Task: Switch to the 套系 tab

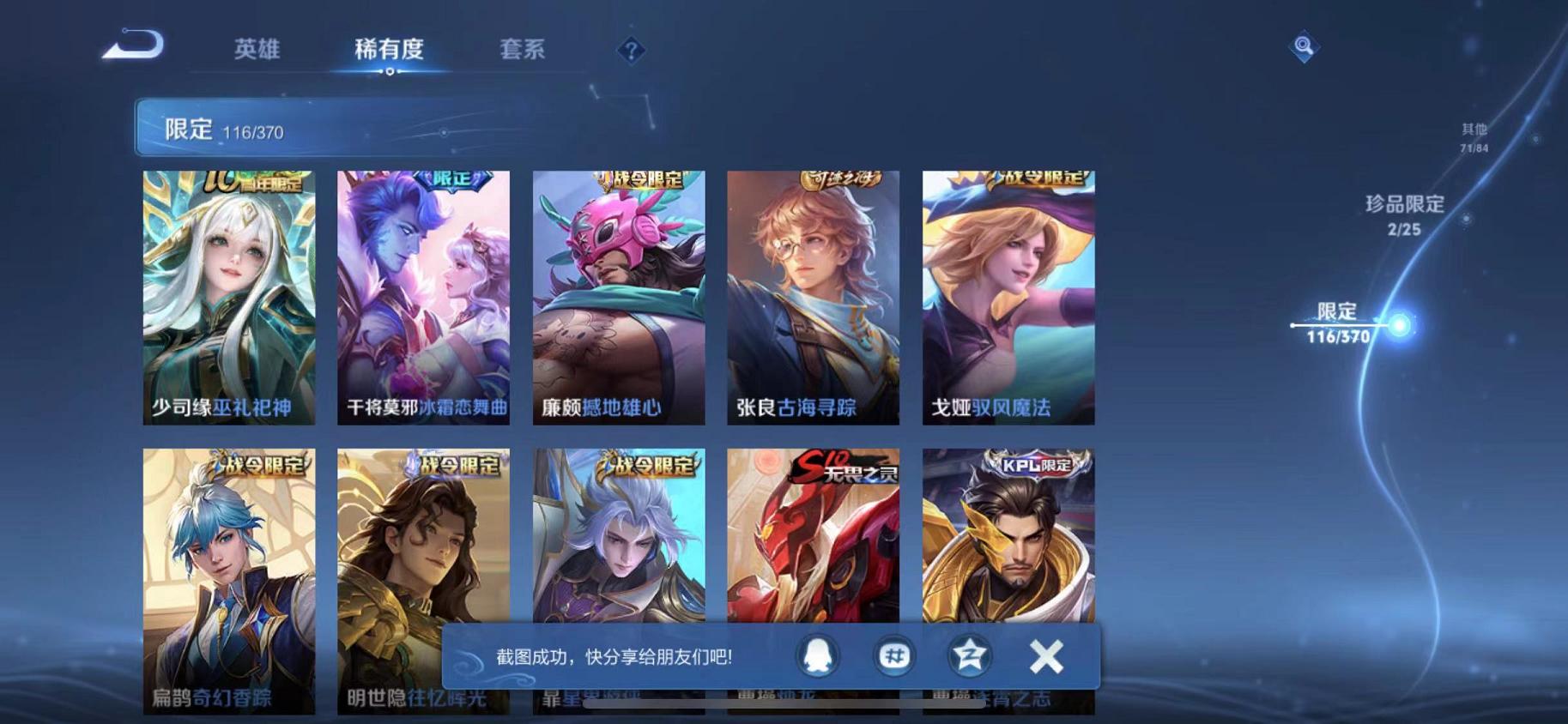Action: click(x=521, y=50)
